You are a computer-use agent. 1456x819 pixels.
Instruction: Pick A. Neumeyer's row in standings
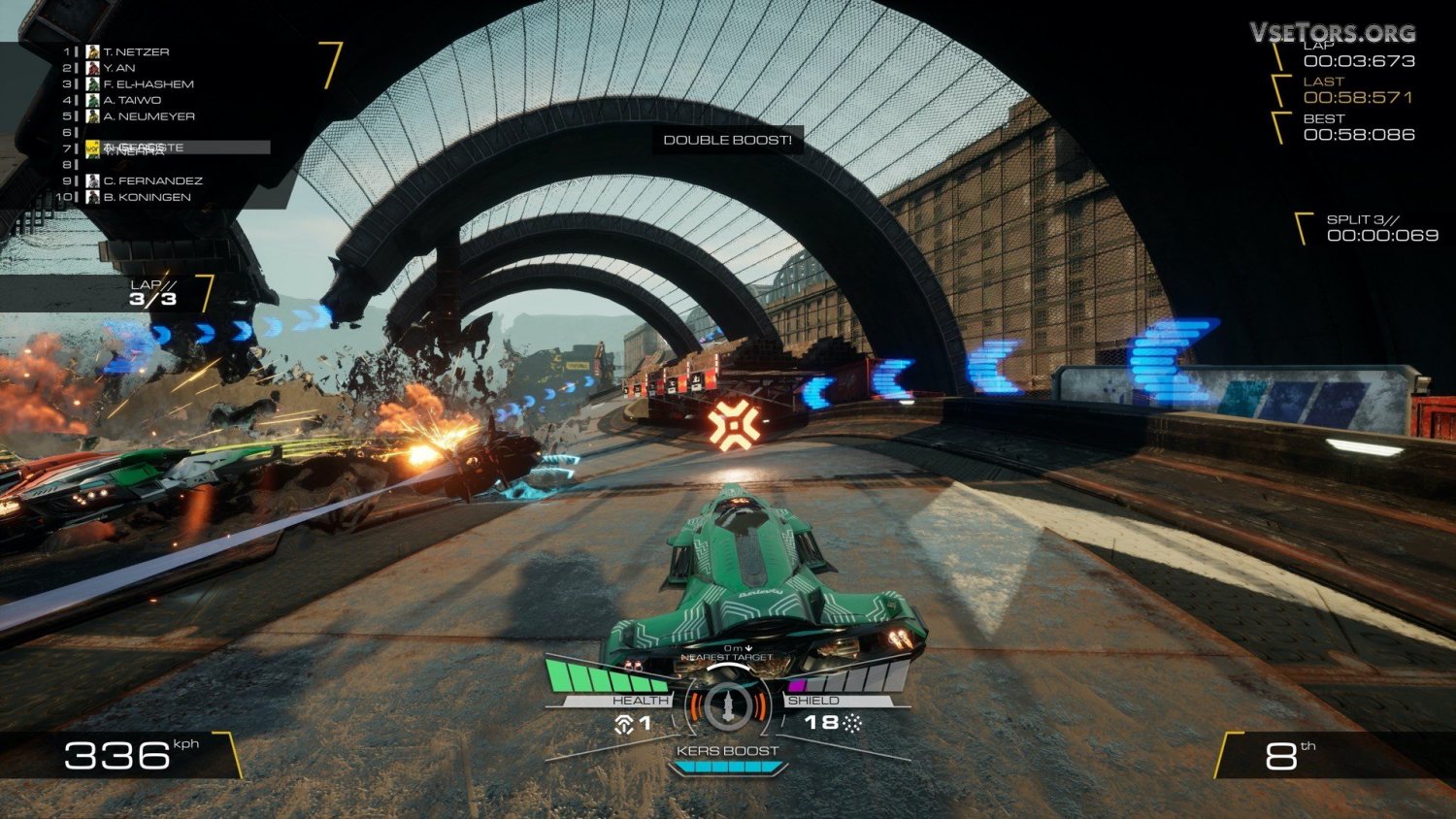pyautogui.click(x=149, y=116)
